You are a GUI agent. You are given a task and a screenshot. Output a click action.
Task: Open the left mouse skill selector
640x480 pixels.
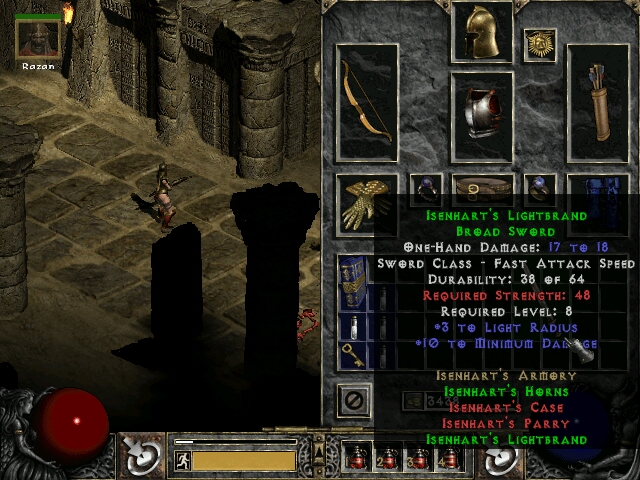click(x=143, y=457)
